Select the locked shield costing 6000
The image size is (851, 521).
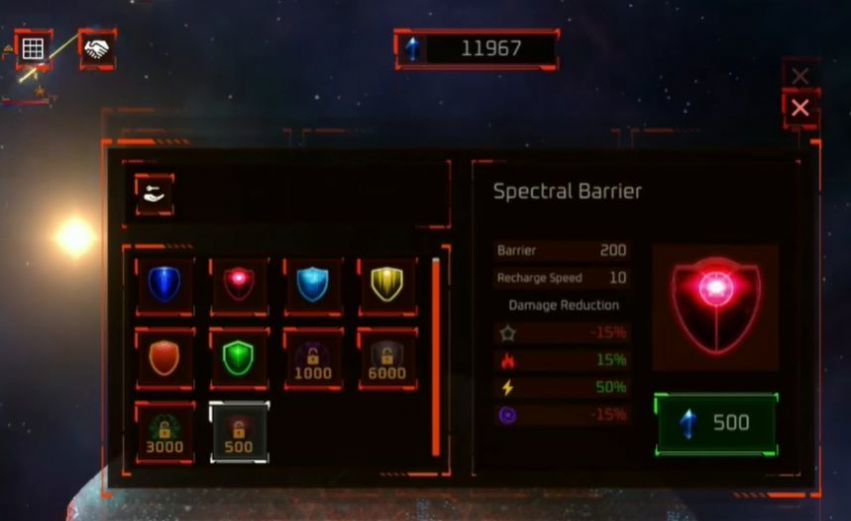[387, 359]
